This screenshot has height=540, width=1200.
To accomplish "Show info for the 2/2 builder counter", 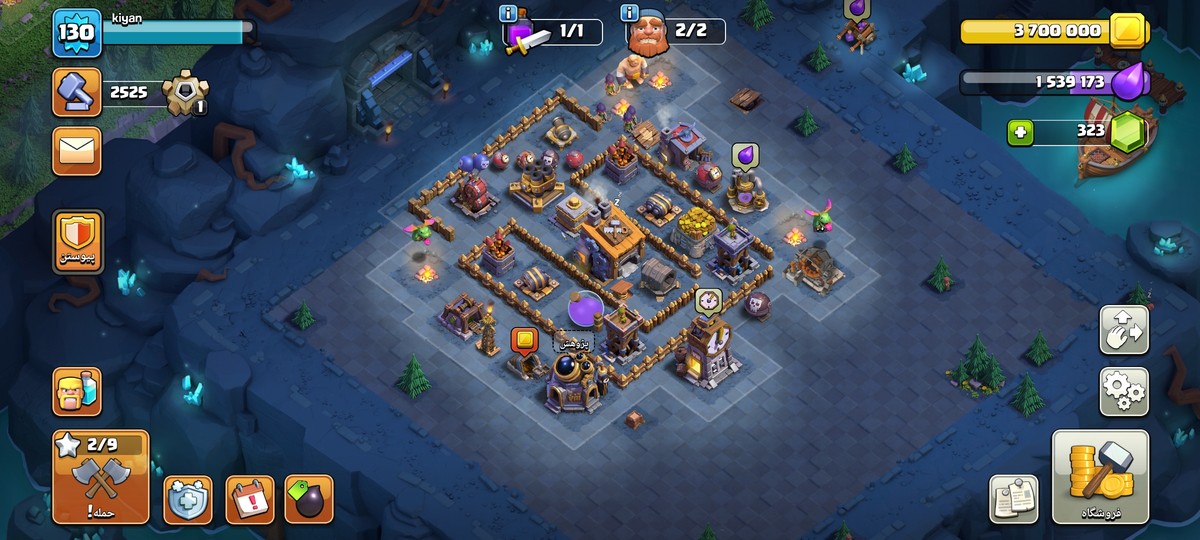I will coord(630,13).
